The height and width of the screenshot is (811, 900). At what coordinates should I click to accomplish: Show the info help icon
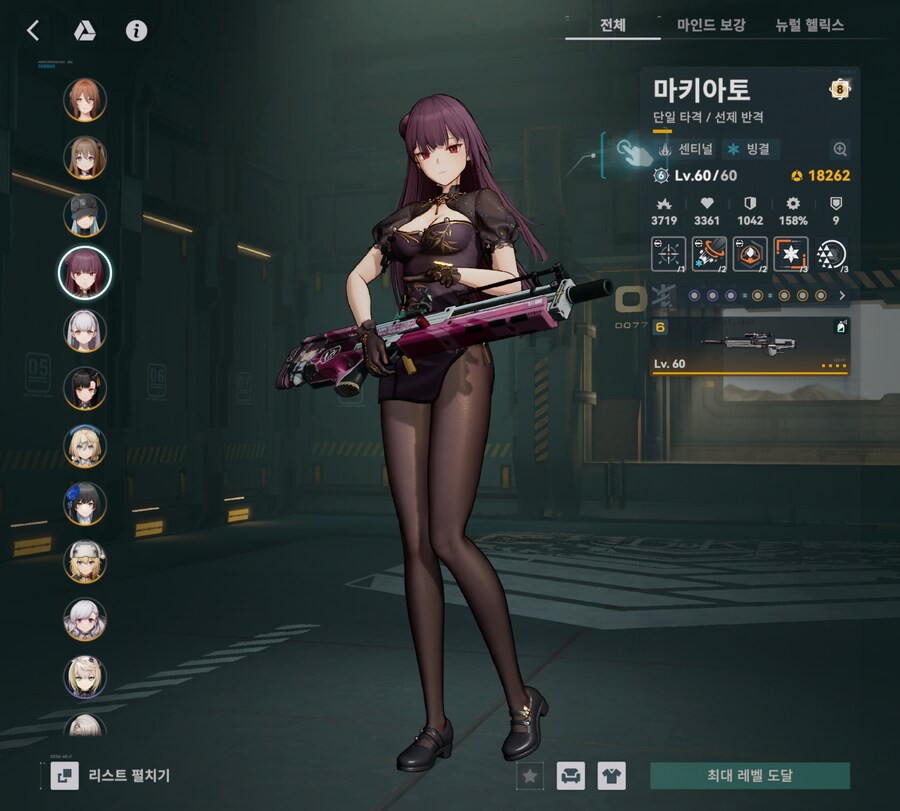point(137,30)
